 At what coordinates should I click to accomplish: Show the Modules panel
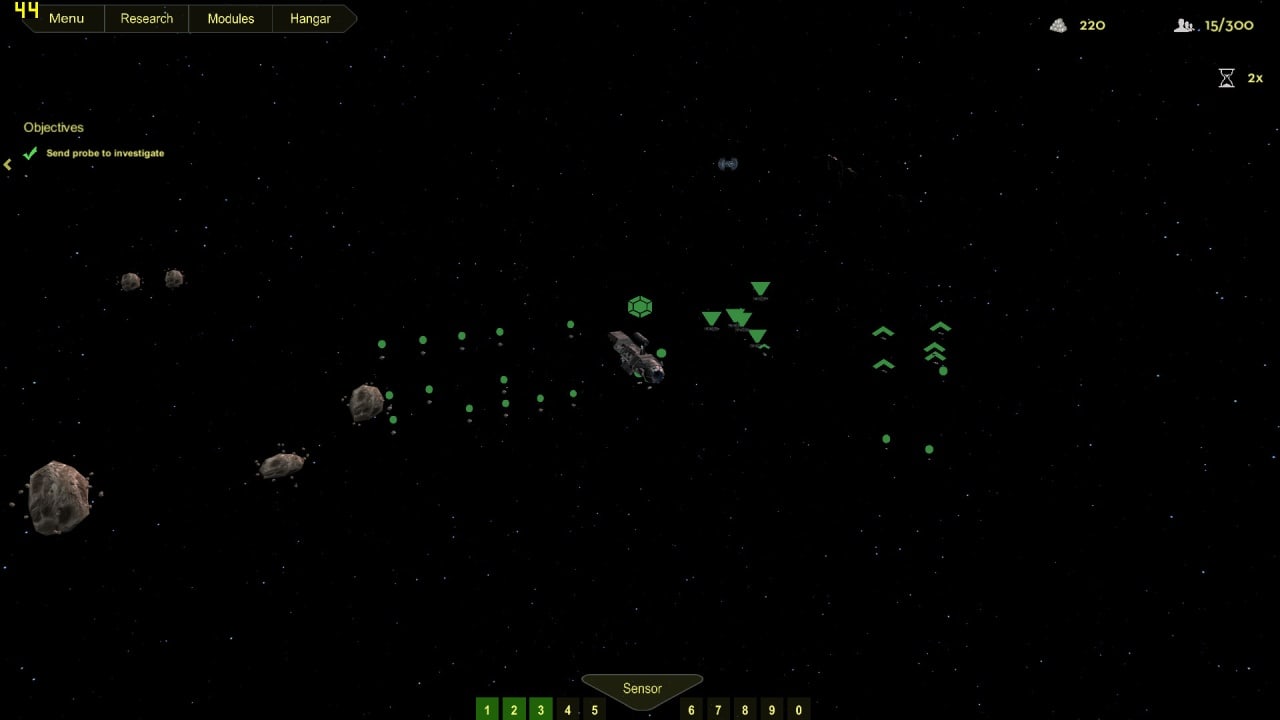pos(230,19)
